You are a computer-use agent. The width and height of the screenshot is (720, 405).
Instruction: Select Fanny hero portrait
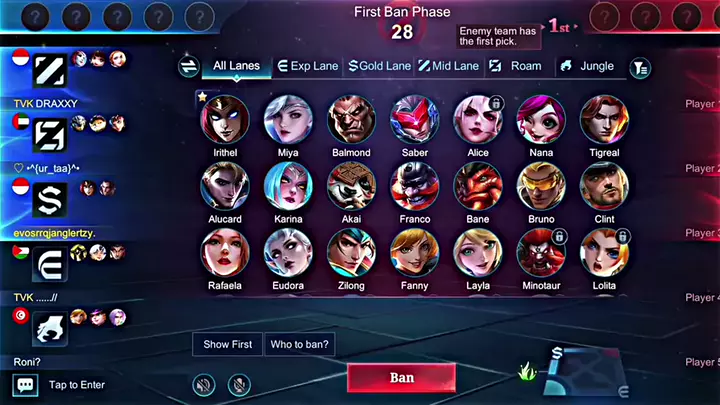coord(415,254)
